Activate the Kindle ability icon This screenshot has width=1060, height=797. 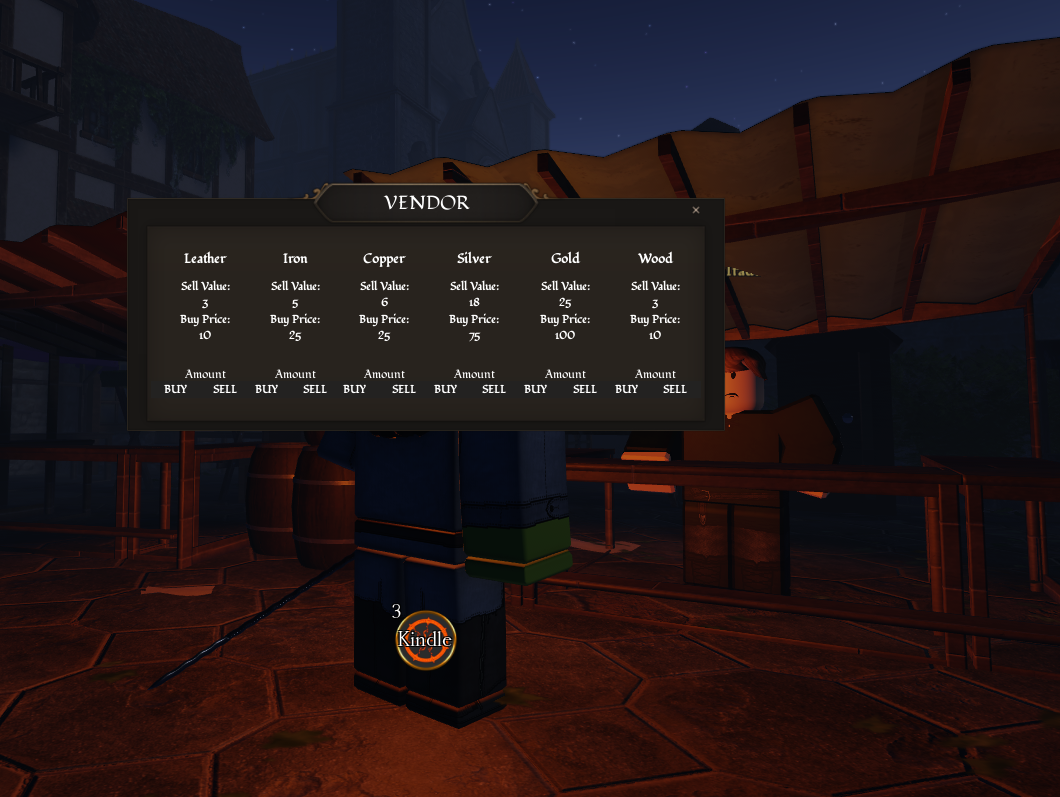tap(425, 640)
